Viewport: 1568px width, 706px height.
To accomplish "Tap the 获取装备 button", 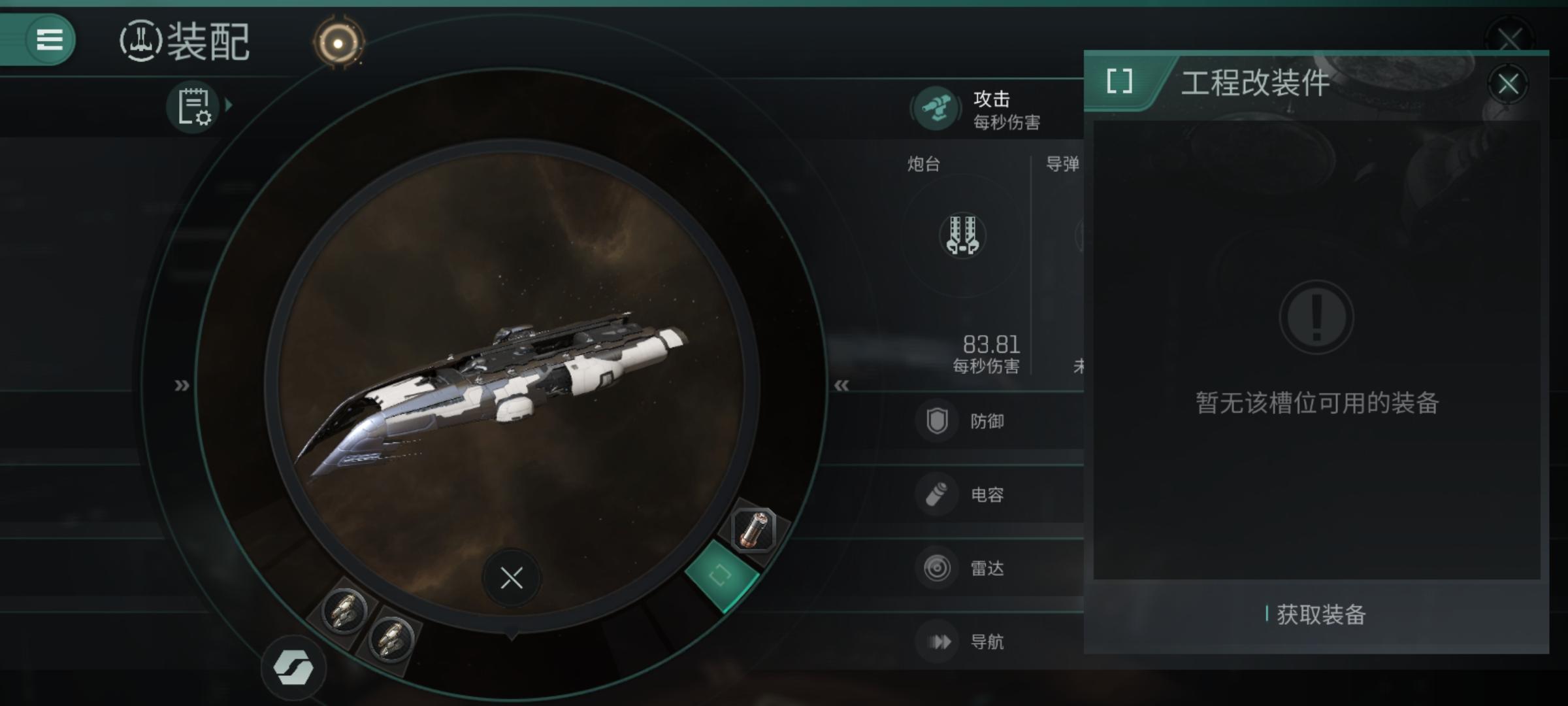I will point(1316,614).
